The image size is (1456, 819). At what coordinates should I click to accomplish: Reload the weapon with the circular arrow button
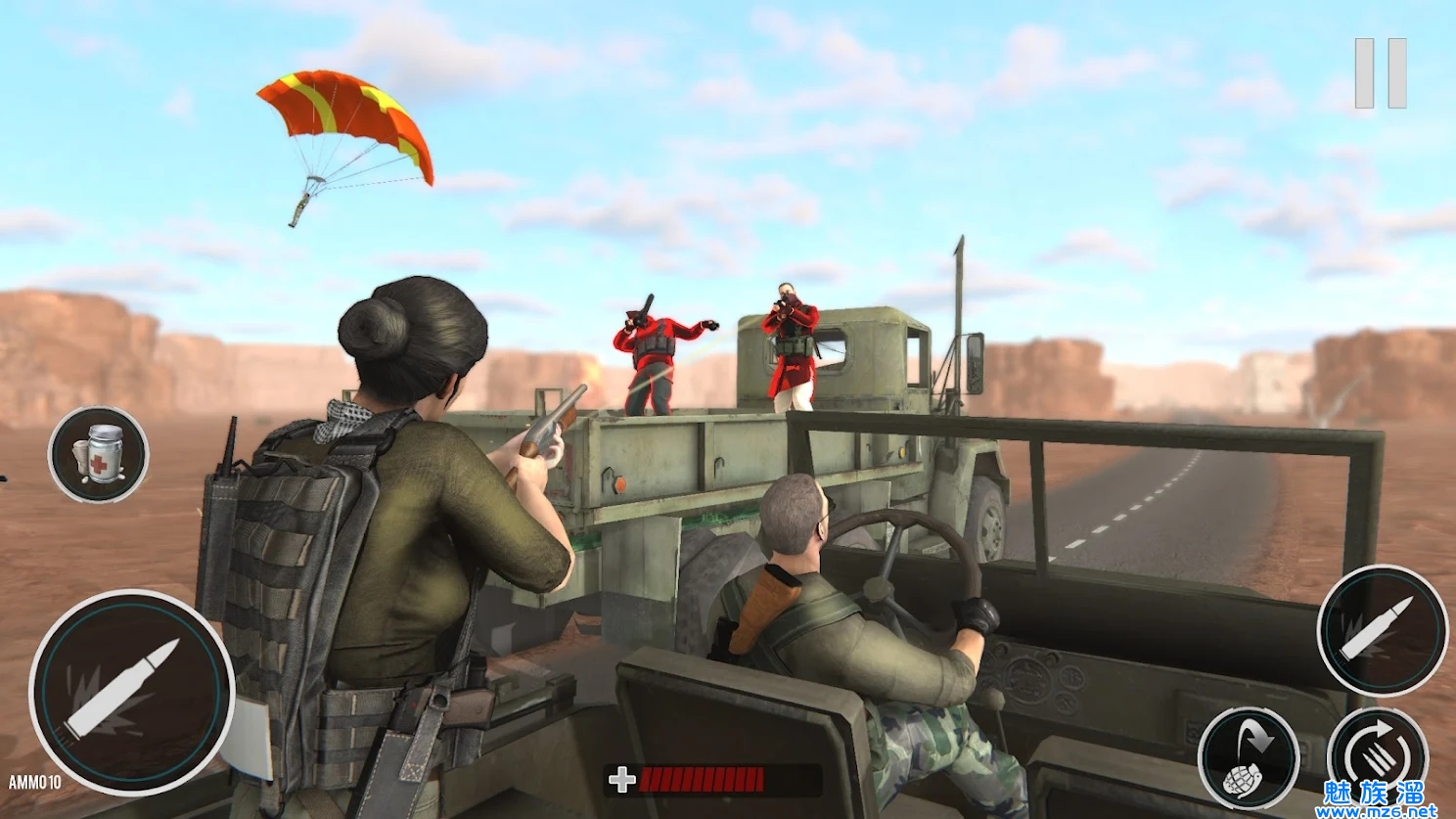point(1378,753)
